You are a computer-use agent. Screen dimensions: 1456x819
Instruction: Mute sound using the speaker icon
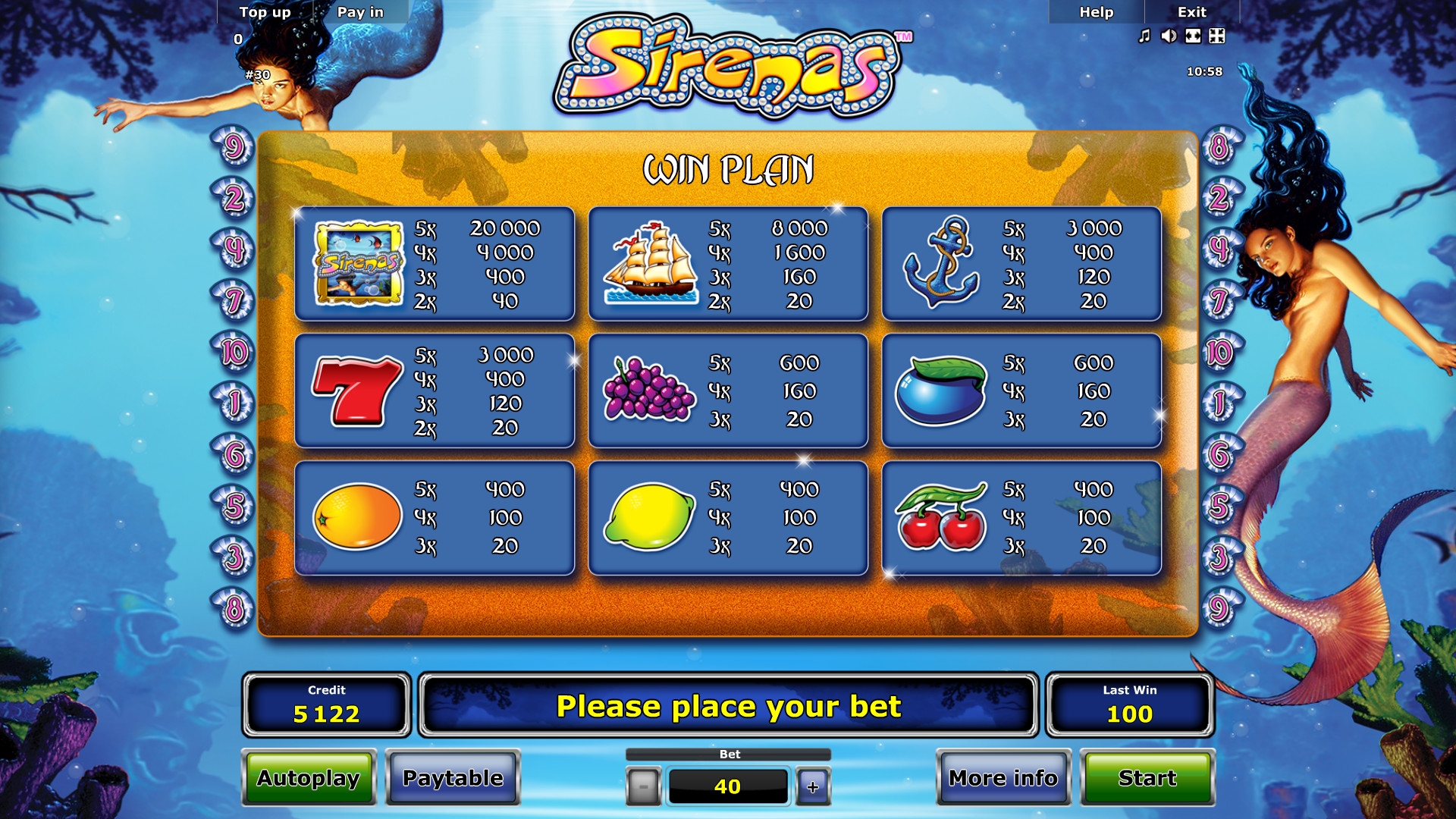coord(1169,36)
